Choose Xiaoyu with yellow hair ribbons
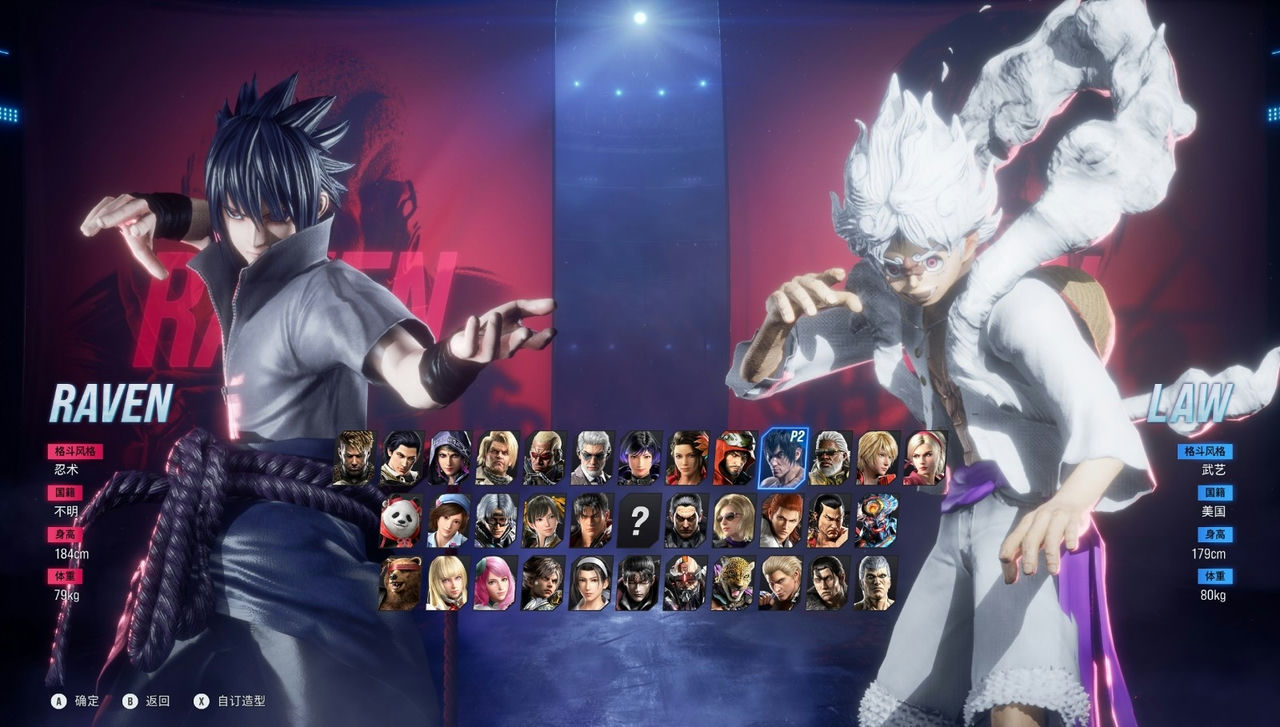Viewport: 1280px width, 727px height. (543, 521)
